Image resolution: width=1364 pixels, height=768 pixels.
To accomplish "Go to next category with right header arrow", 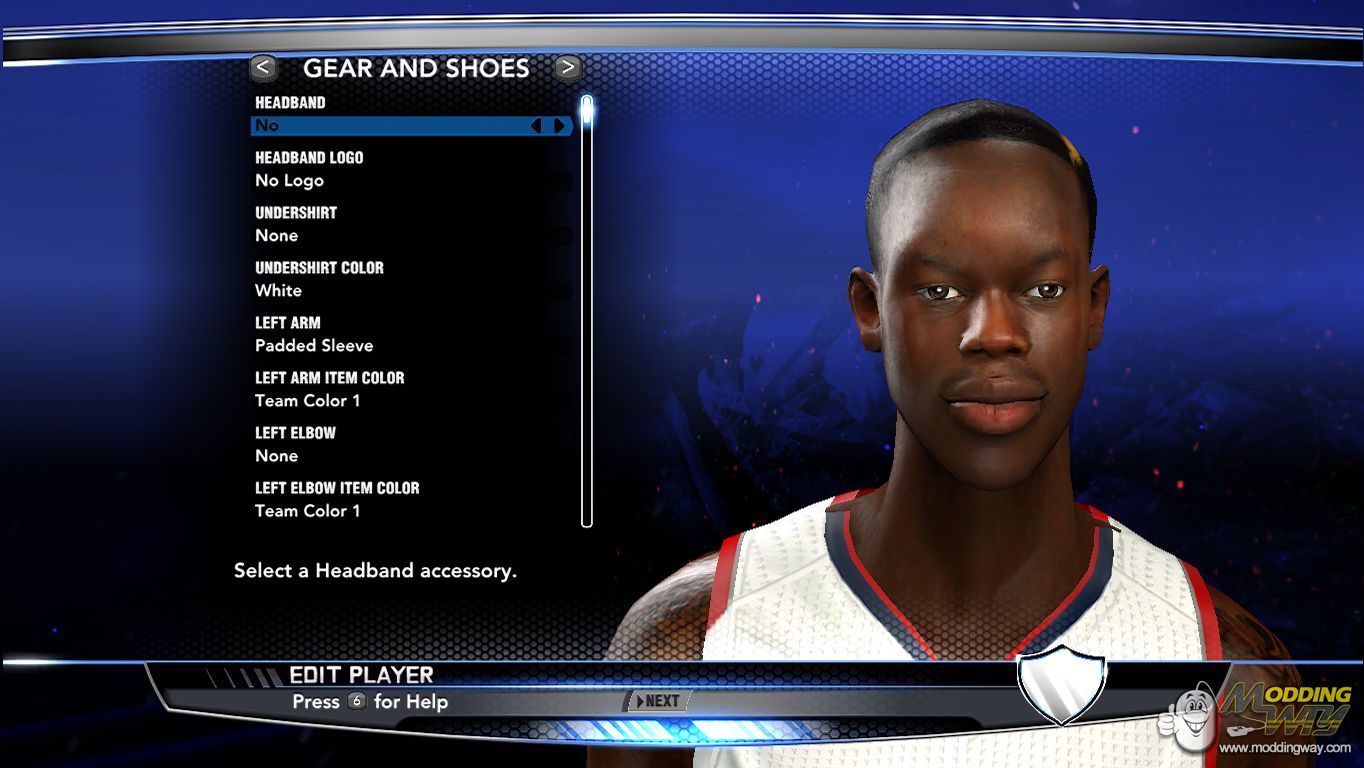I will [x=568, y=68].
